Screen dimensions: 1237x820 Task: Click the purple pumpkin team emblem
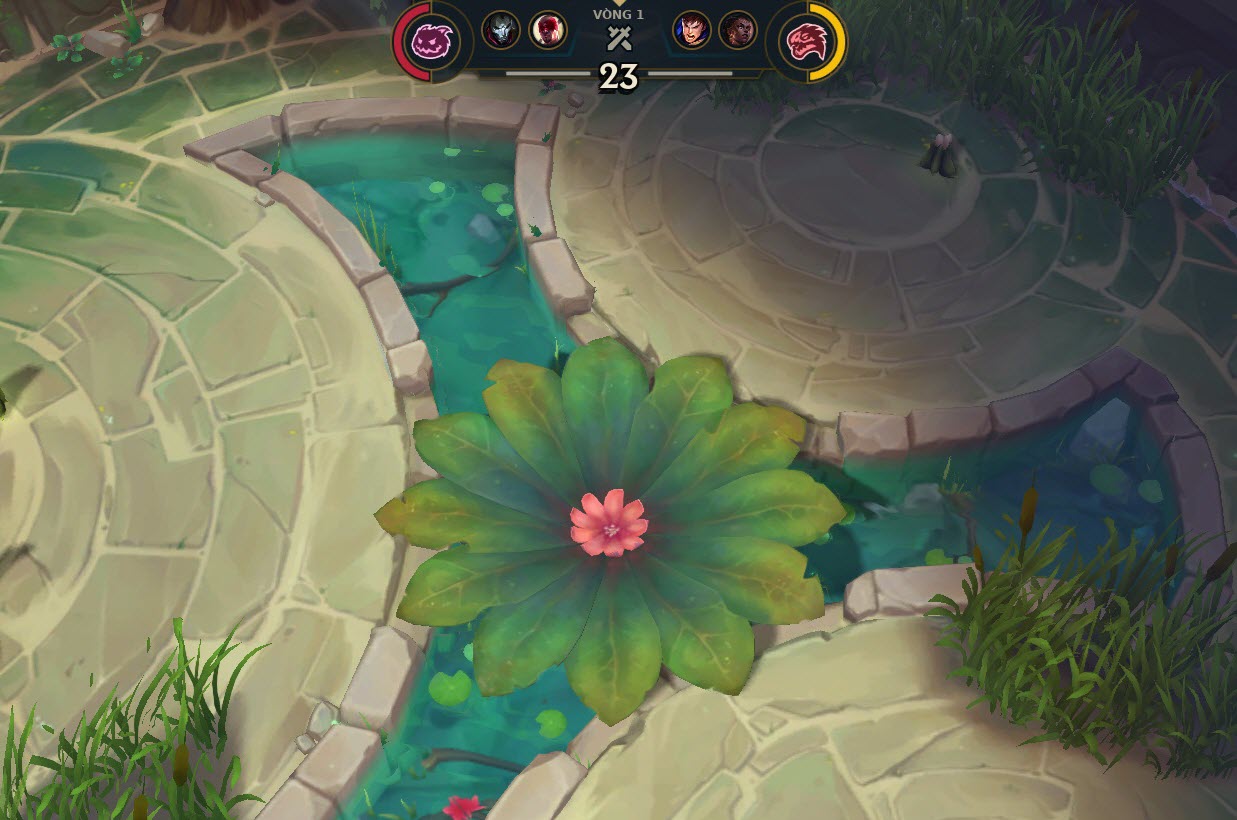click(x=433, y=42)
